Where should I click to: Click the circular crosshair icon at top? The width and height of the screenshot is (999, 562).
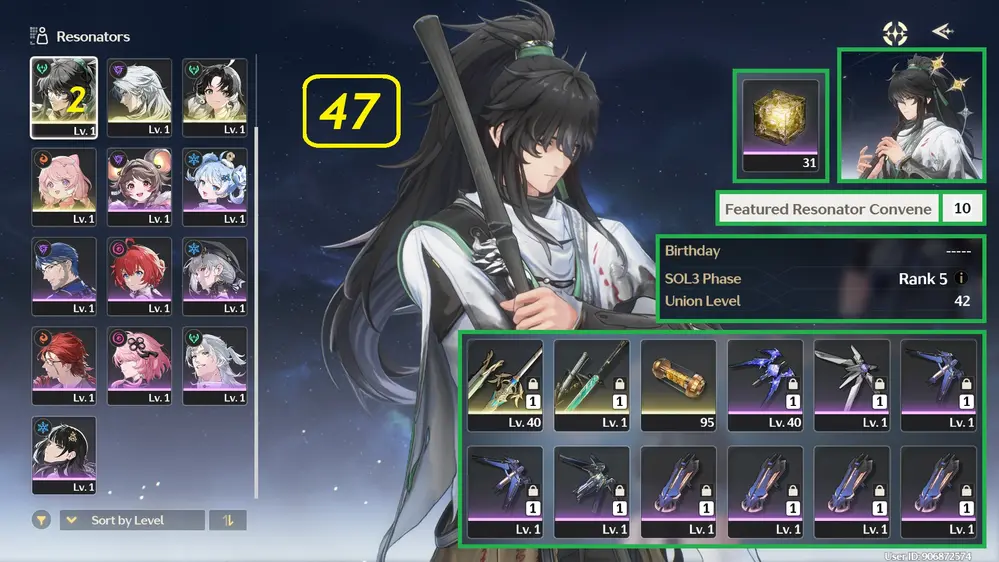pos(894,32)
